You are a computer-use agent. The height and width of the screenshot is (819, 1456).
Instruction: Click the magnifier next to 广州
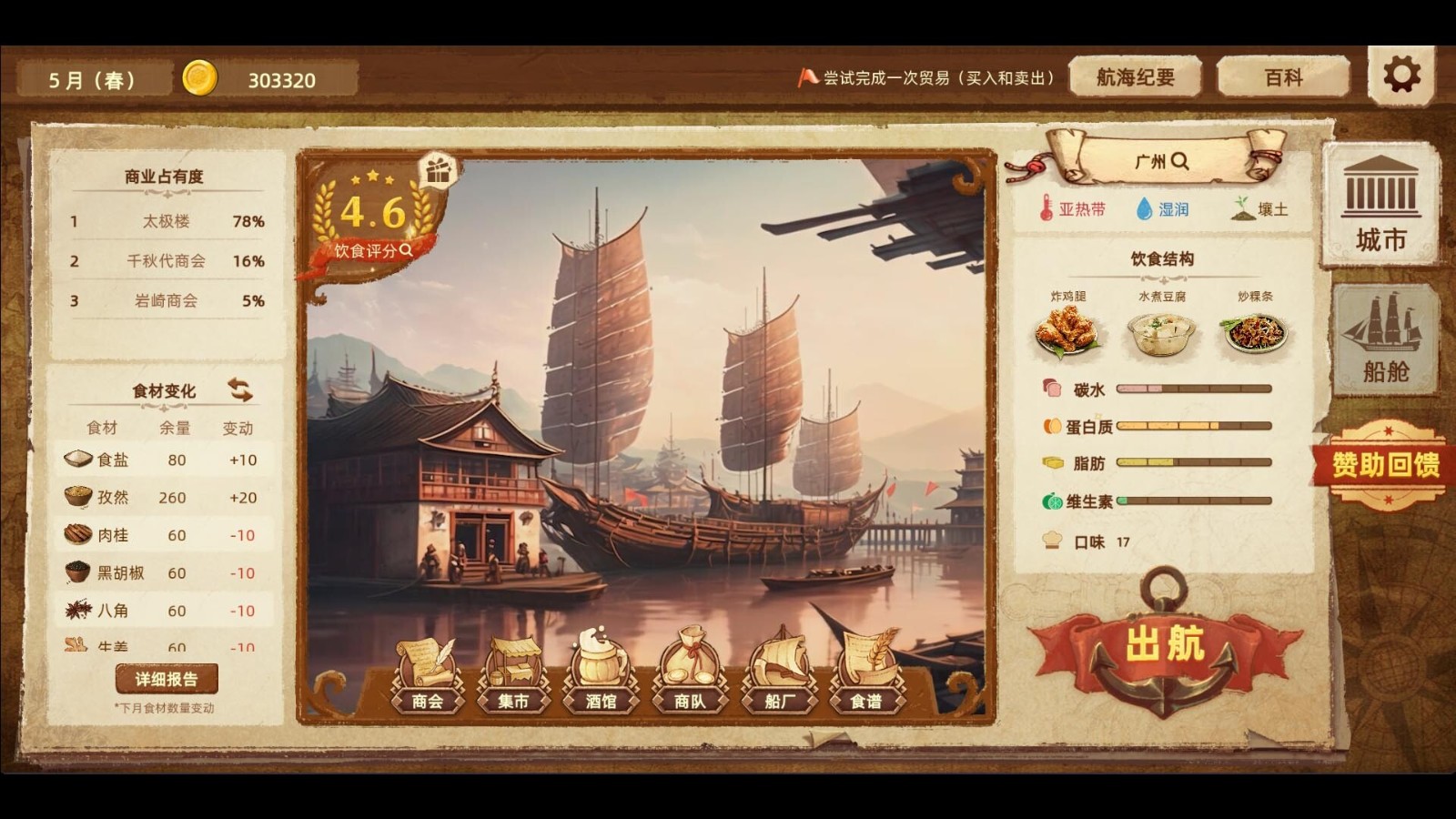click(1180, 160)
